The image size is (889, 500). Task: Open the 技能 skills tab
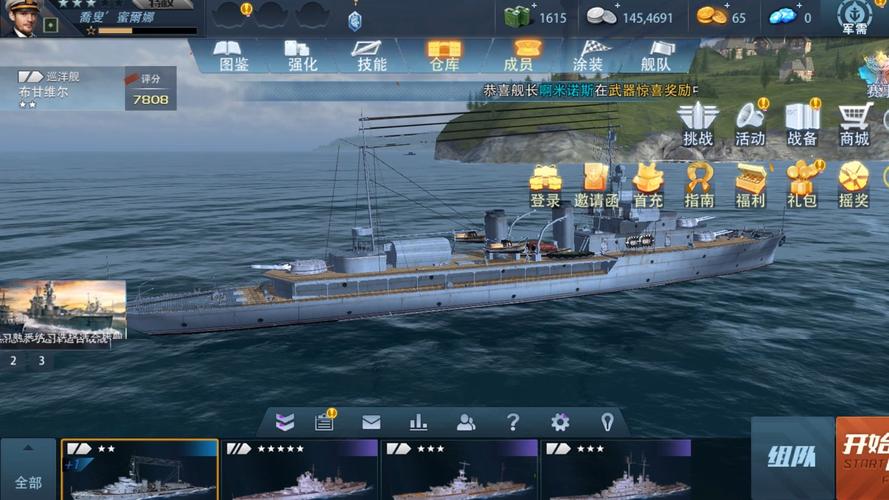pyautogui.click(x=371, y=56)
